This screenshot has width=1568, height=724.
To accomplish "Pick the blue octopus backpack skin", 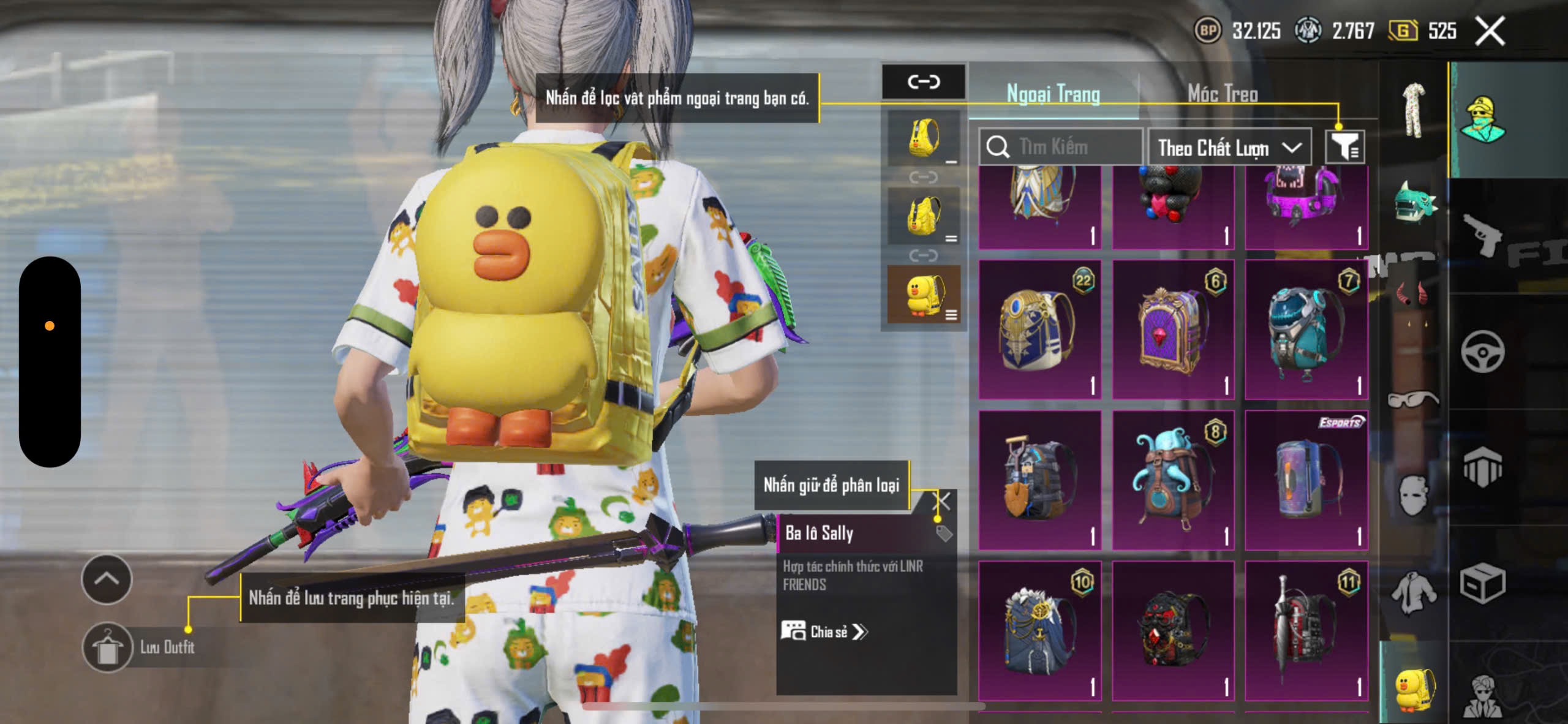I will (1172, 480).
